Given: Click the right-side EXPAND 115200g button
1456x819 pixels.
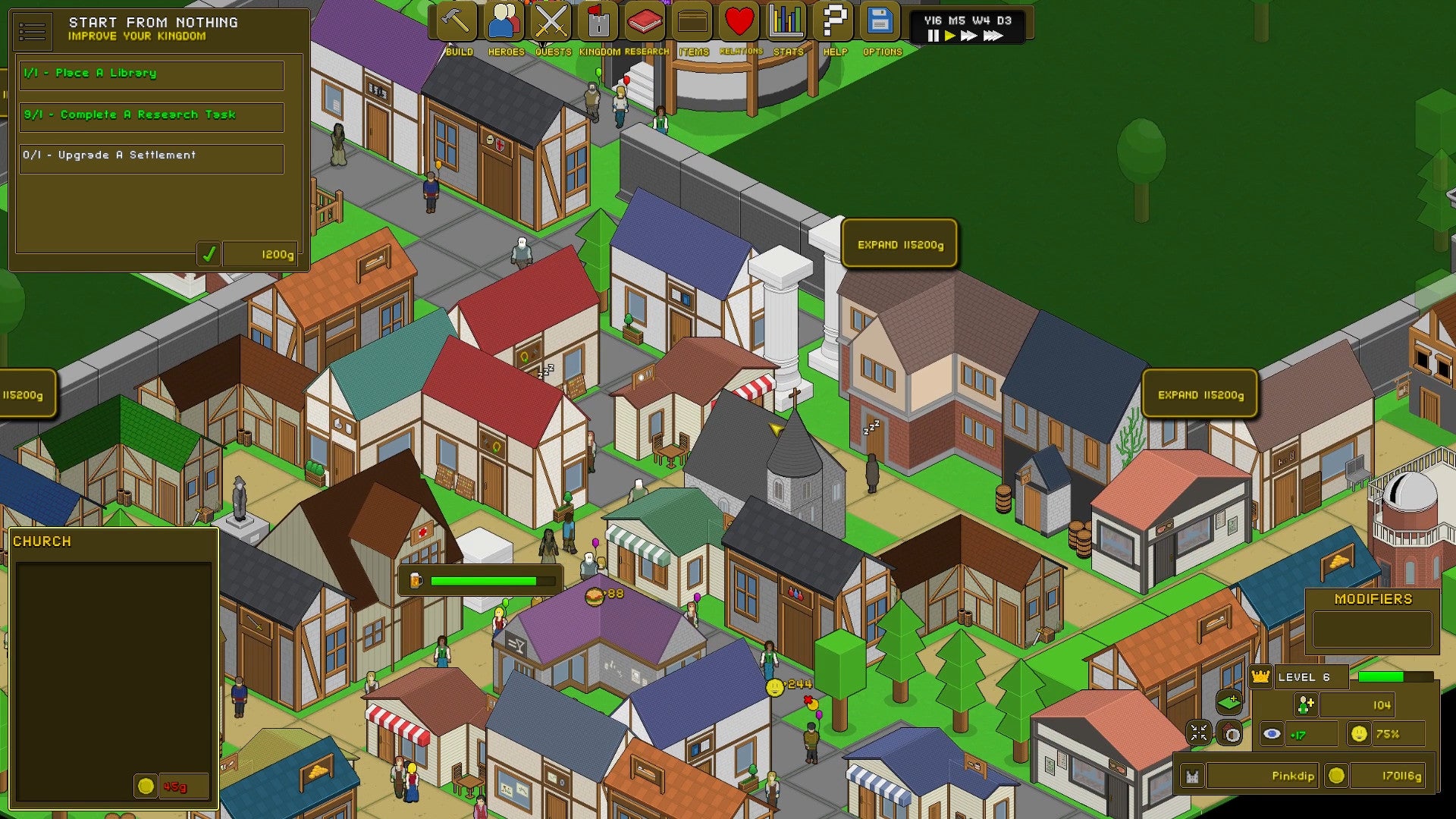Looking at the screenshot, I should coord(1200,394).
